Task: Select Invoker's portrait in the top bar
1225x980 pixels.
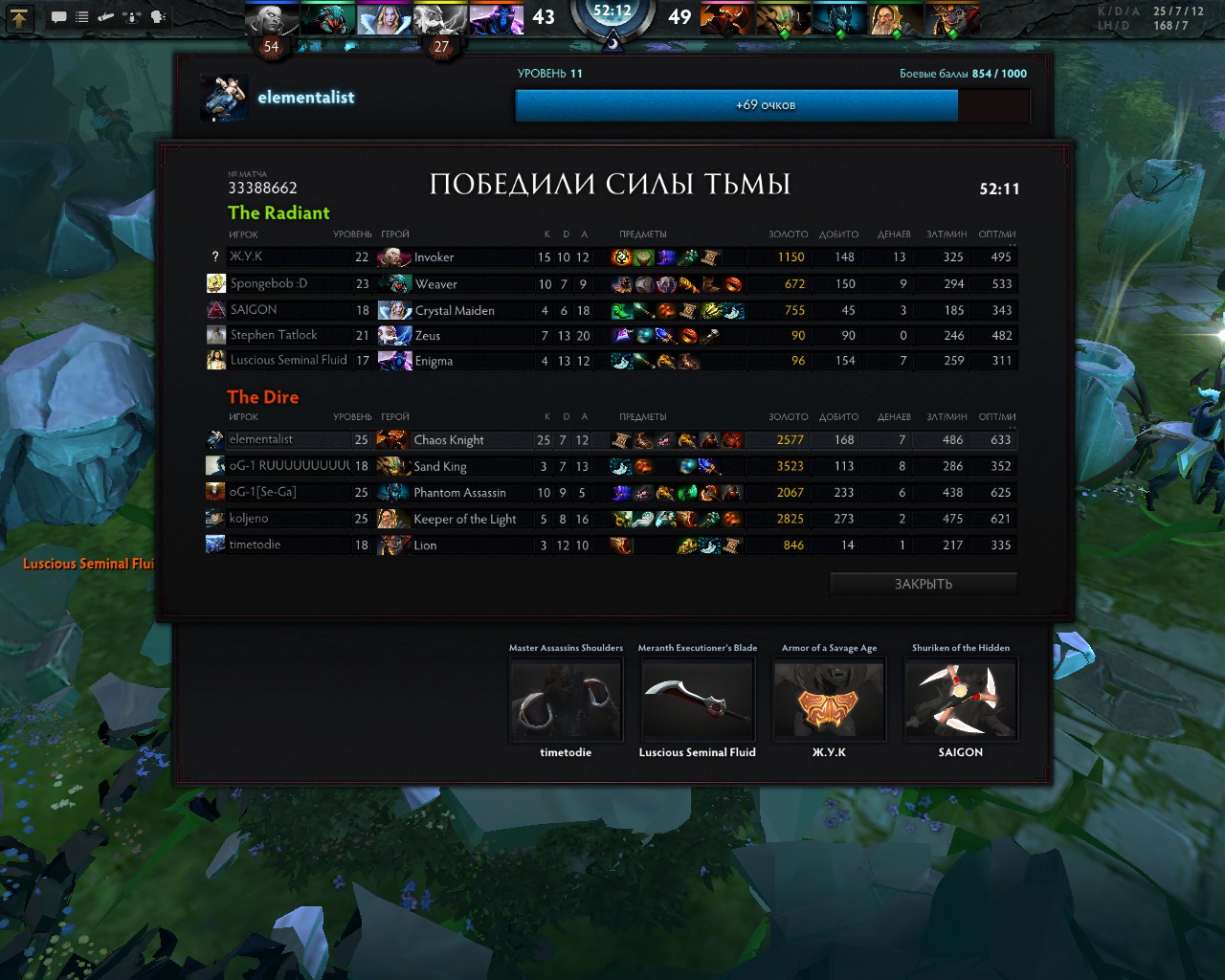Action: 271,18
